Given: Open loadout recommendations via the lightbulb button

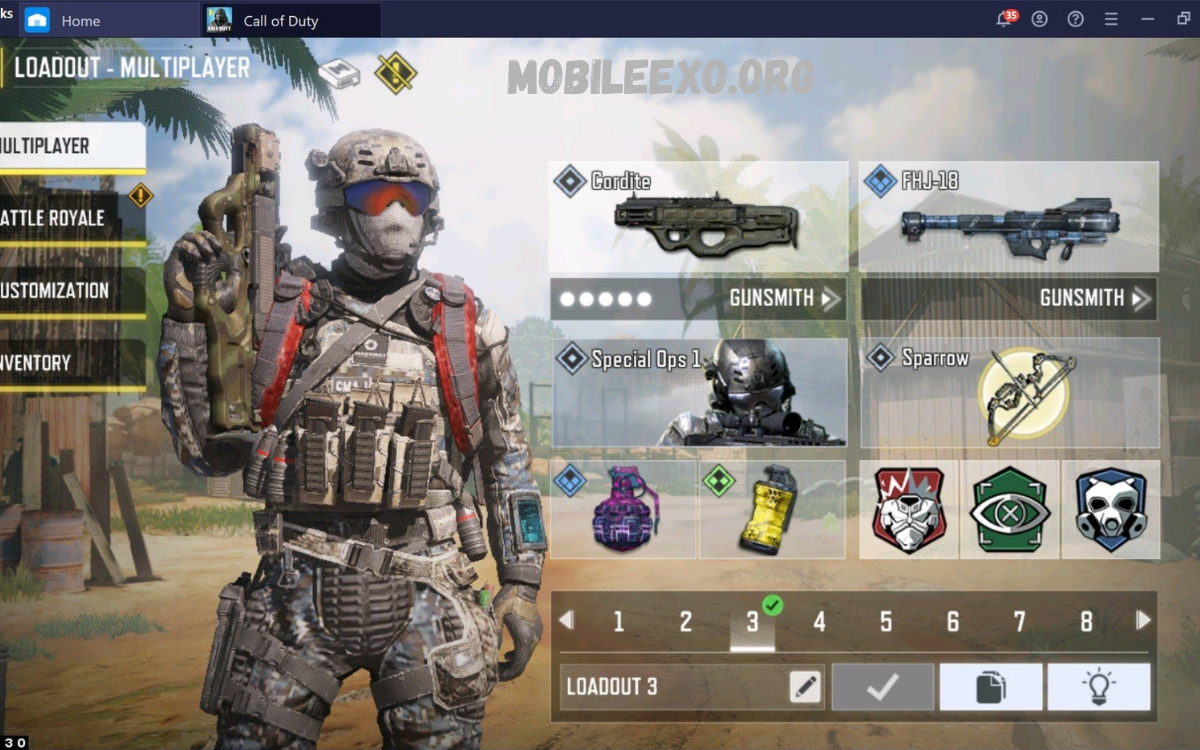Looking at the screenshot, I should (x=1098, y=687).
